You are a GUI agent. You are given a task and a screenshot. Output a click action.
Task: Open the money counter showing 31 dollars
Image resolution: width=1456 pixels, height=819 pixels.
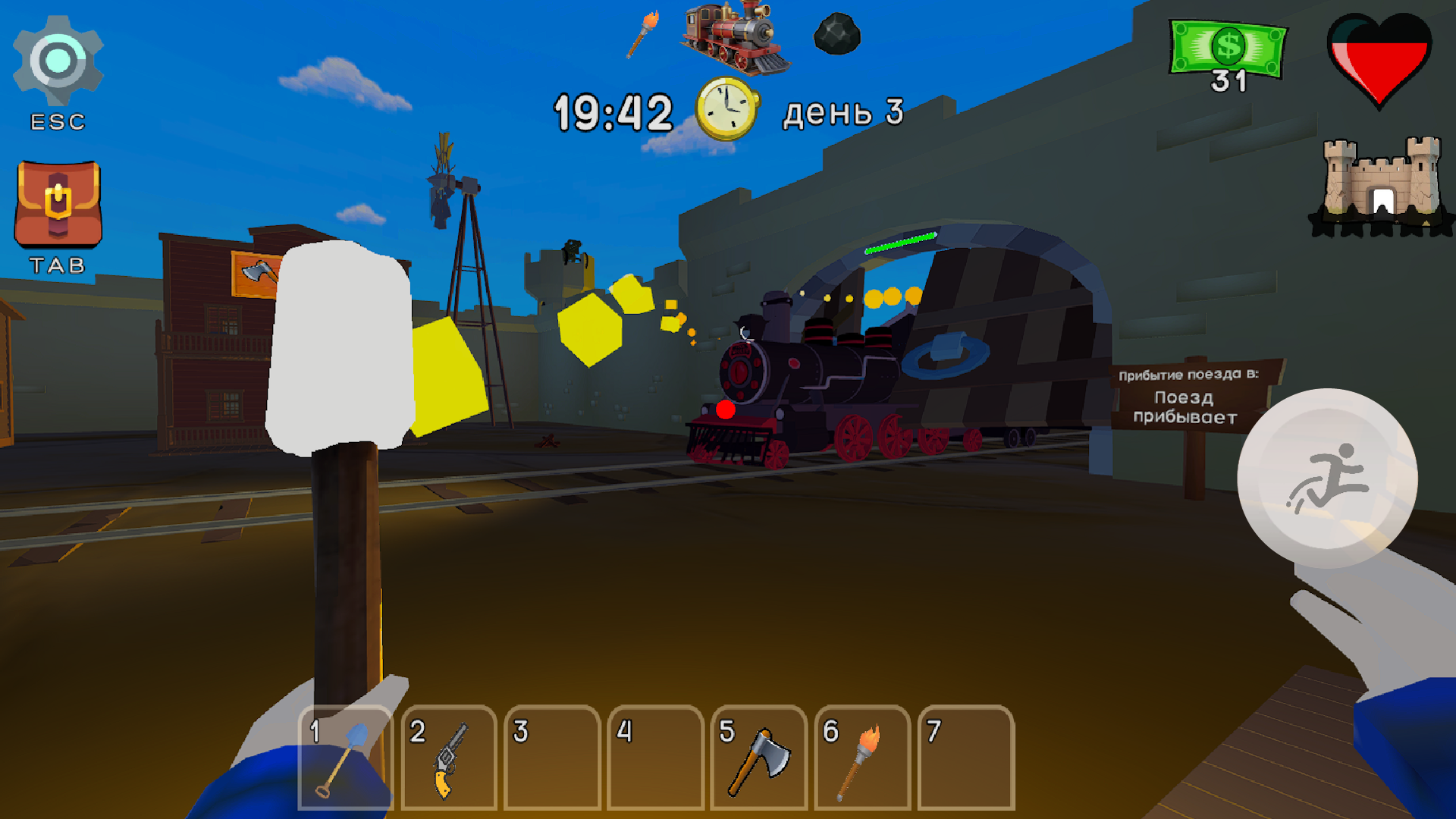pos(1228,49)
